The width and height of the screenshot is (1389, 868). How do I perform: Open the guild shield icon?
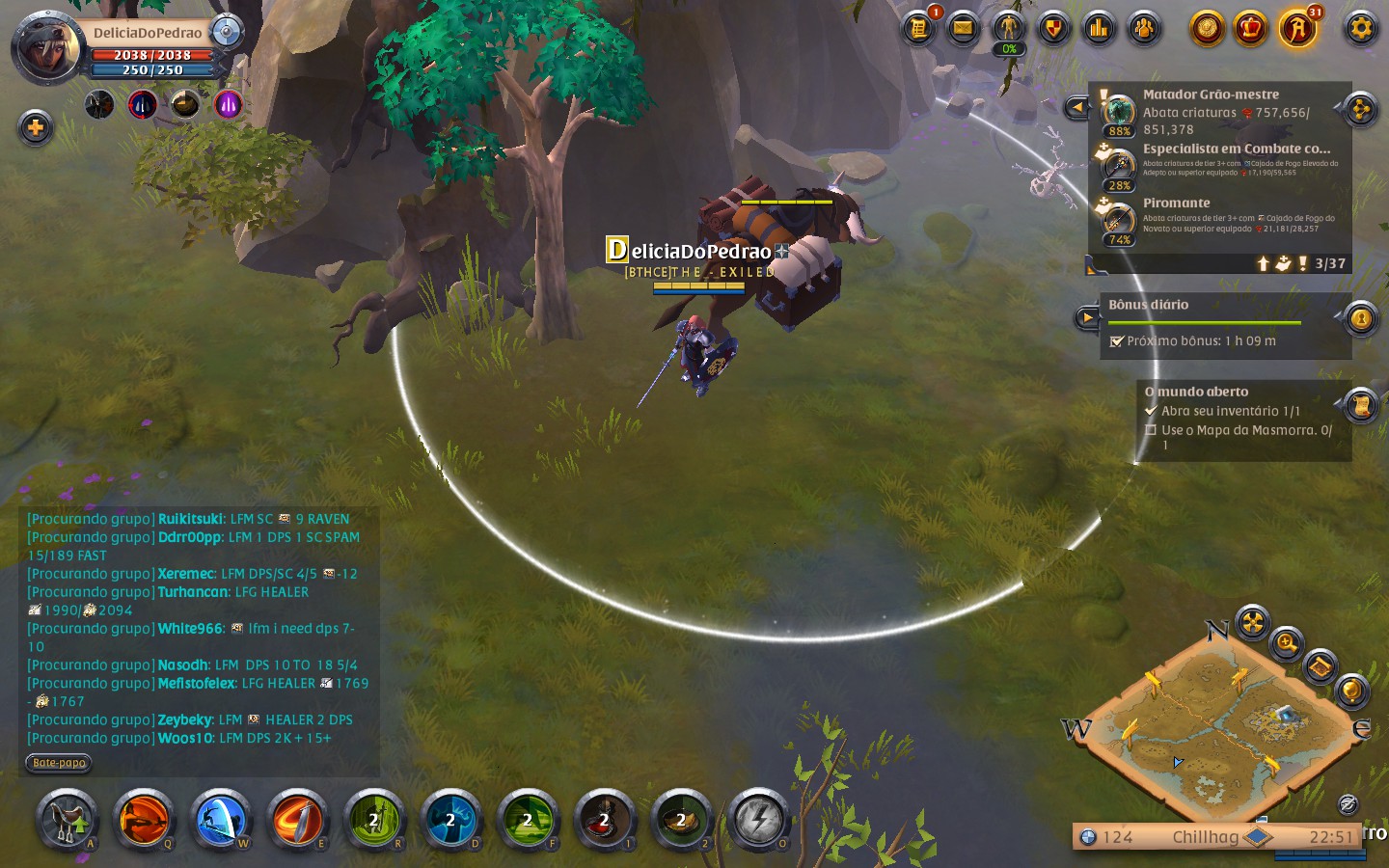[1053, 28]
